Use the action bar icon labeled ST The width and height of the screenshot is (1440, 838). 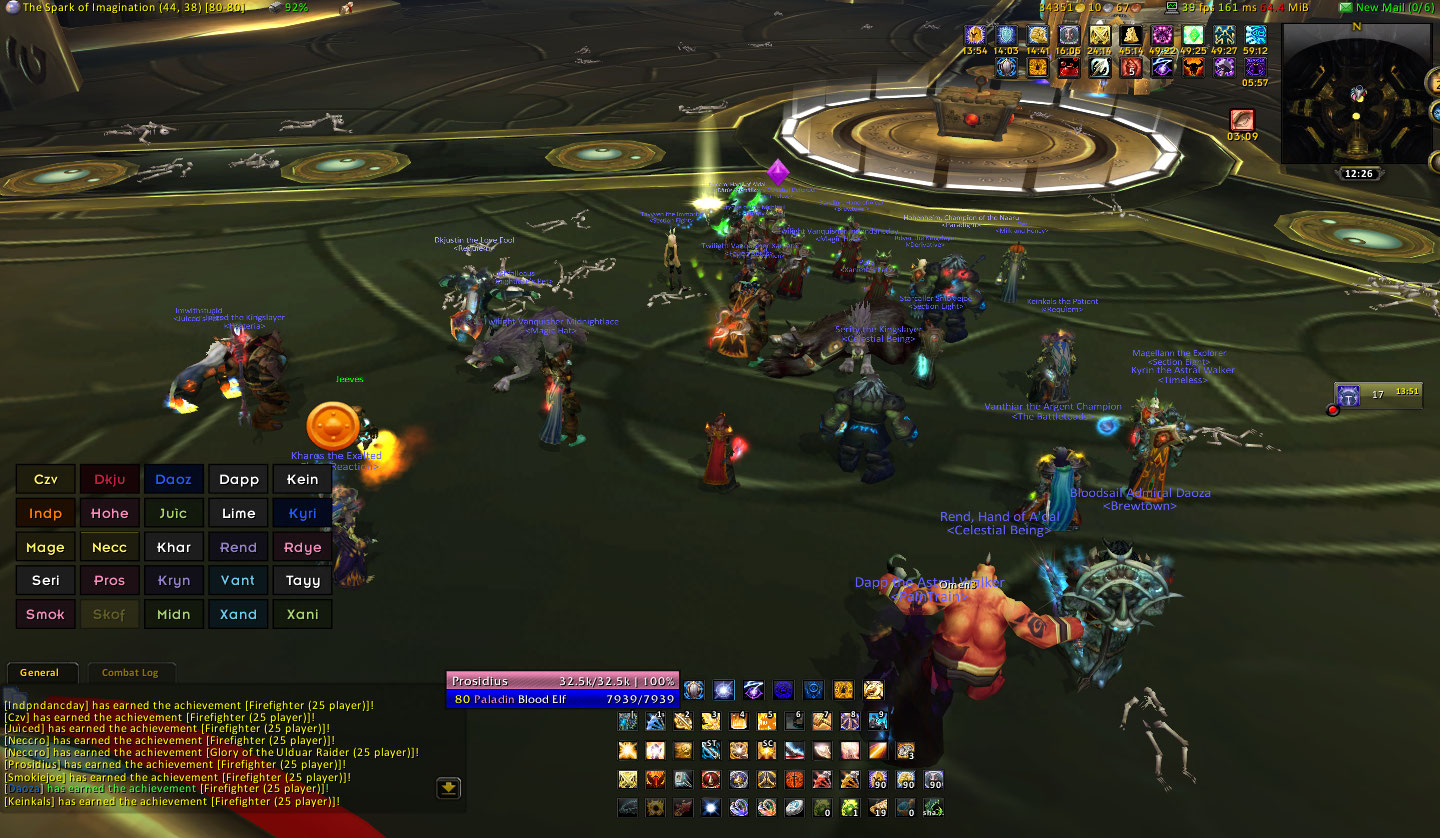point(711,750)
